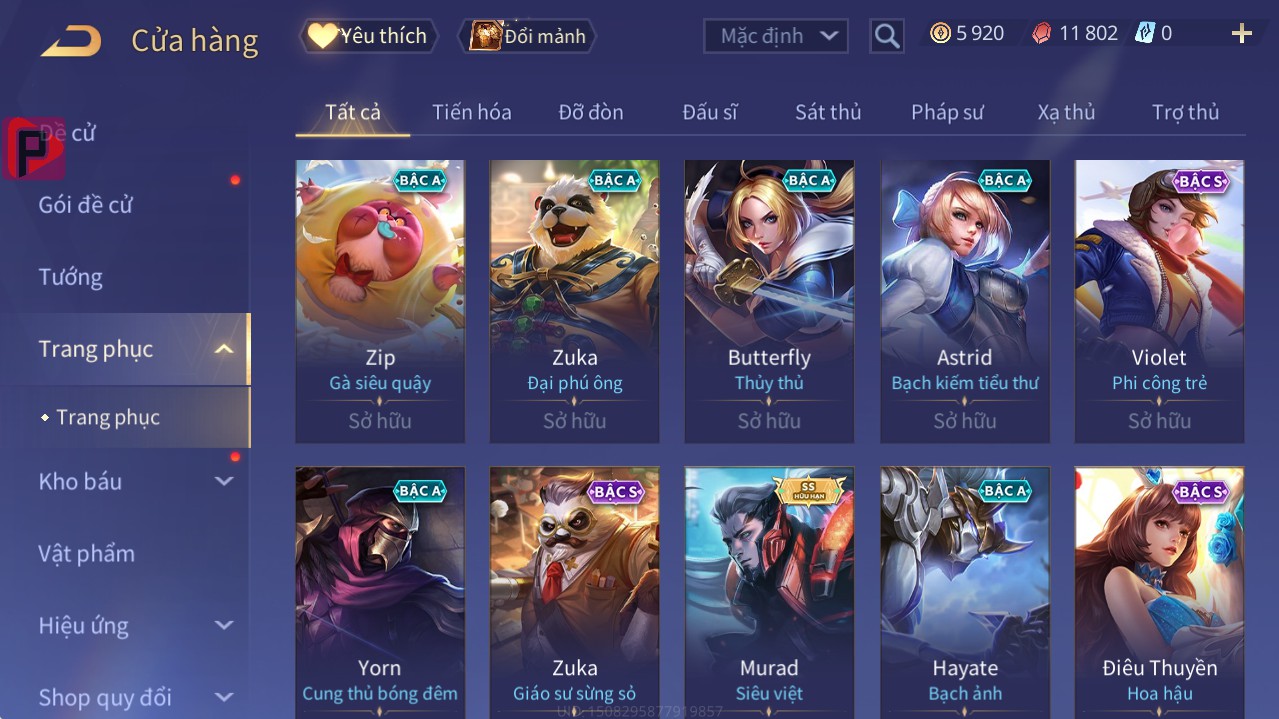
Task: Choose the Trợ thủ tab
Action: pyautogui.click(x=1185, y=112)
